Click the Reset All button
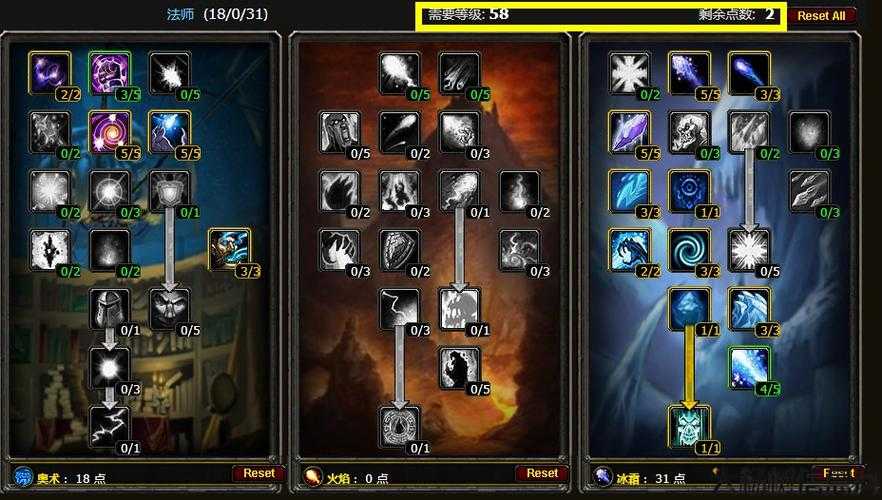This screenshot has width=882, height=500. [821, 15]
